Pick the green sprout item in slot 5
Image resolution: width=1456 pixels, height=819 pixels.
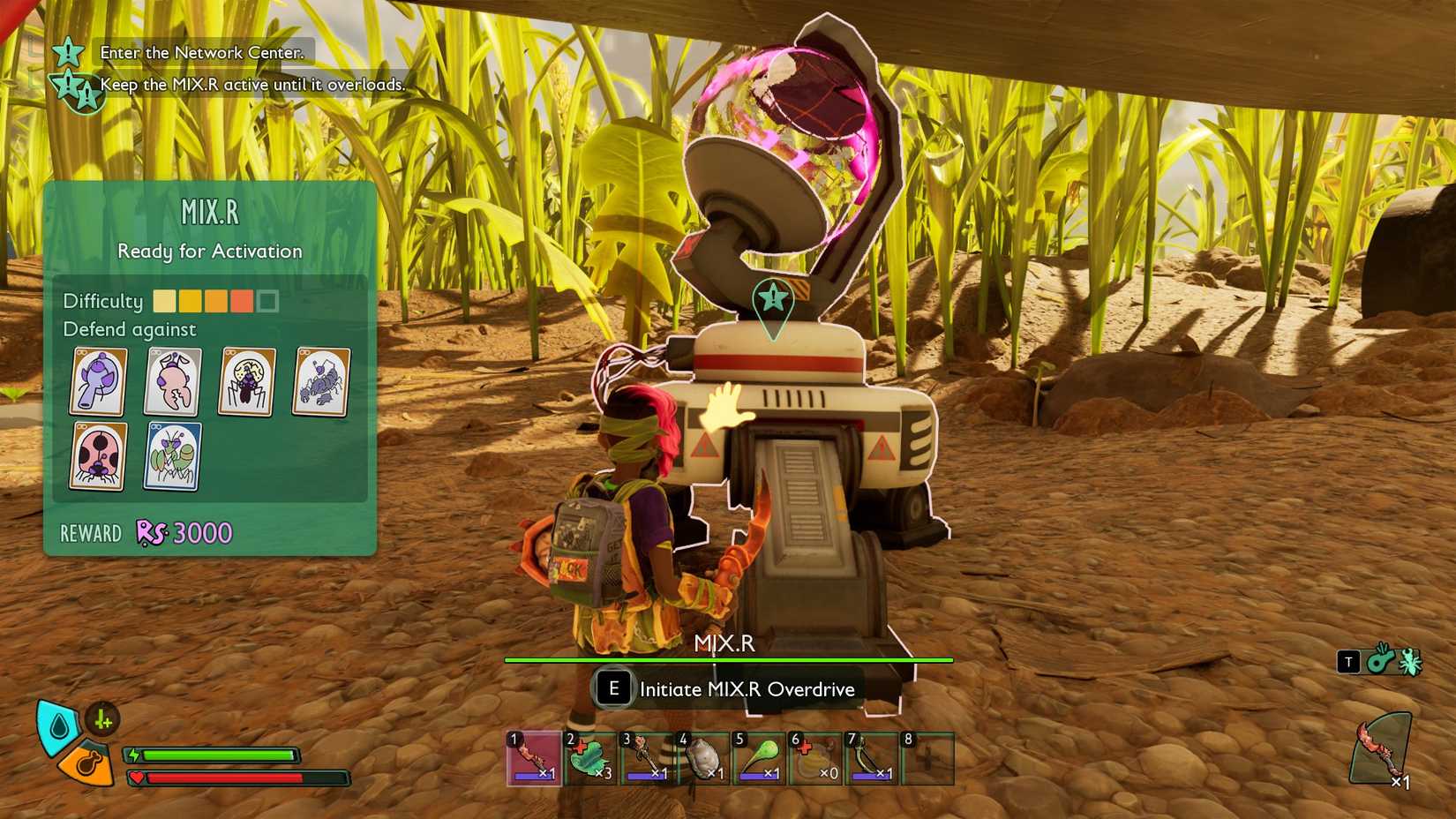pyautogui.click(x=760, y=758)
